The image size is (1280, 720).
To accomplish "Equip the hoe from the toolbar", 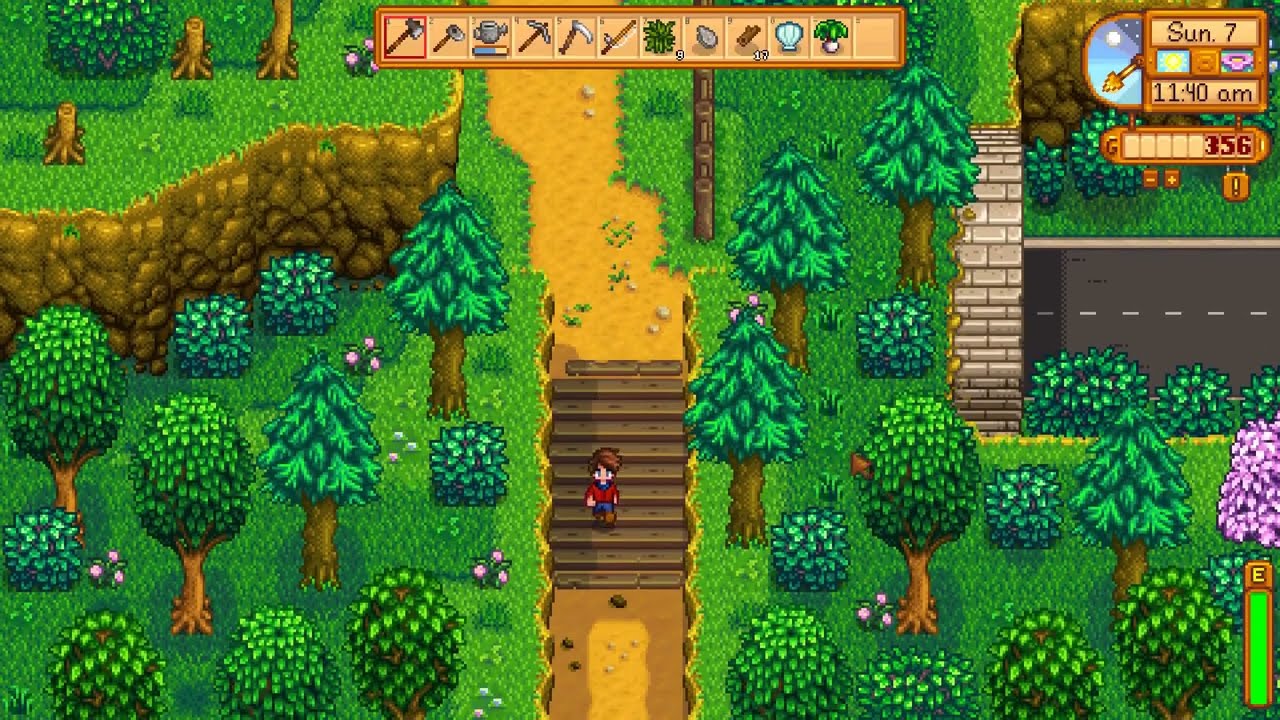I will click(448, 38).
